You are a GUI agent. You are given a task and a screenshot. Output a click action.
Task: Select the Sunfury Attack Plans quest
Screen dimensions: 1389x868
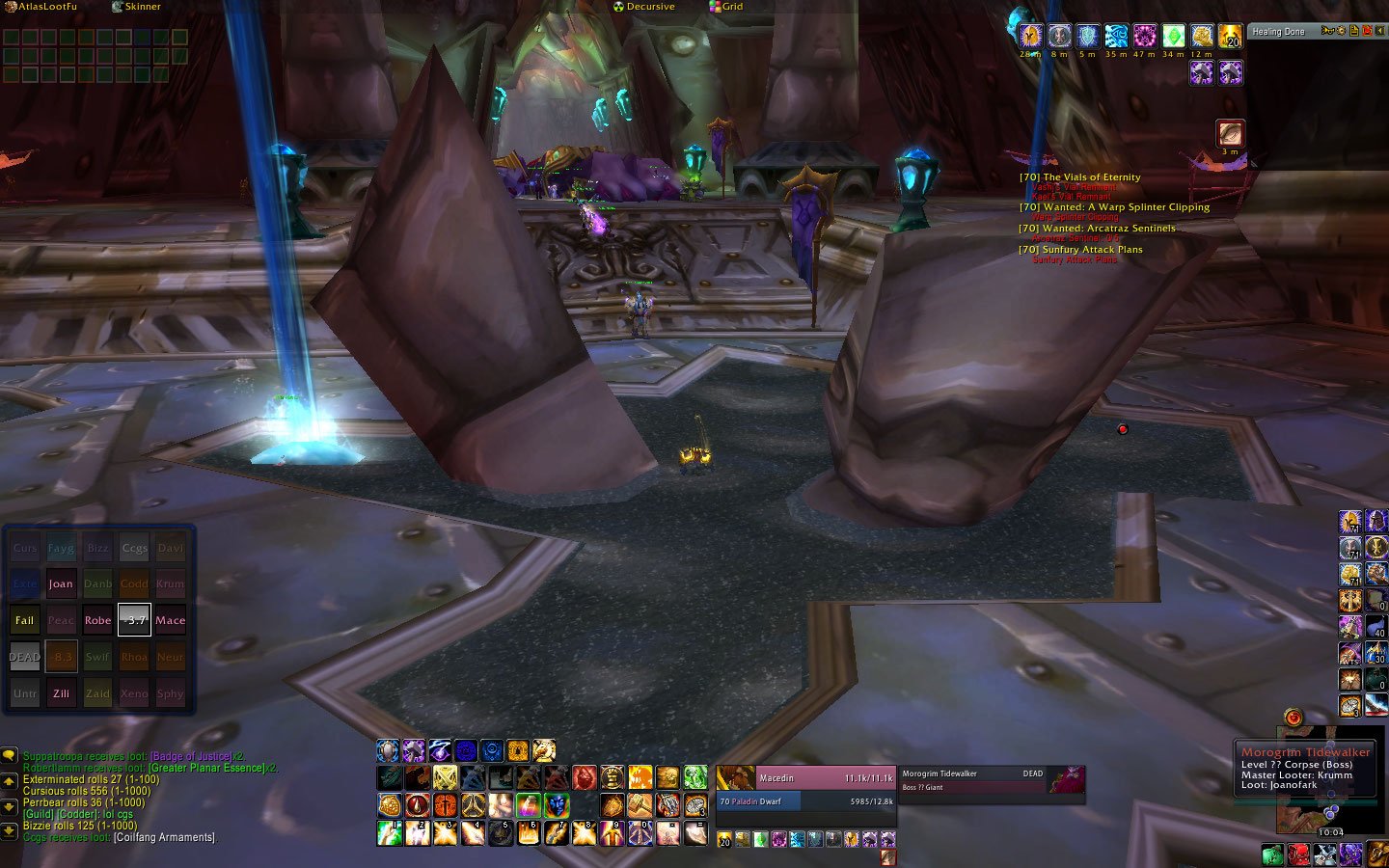pyautogui.click(x=1091, y=249)
